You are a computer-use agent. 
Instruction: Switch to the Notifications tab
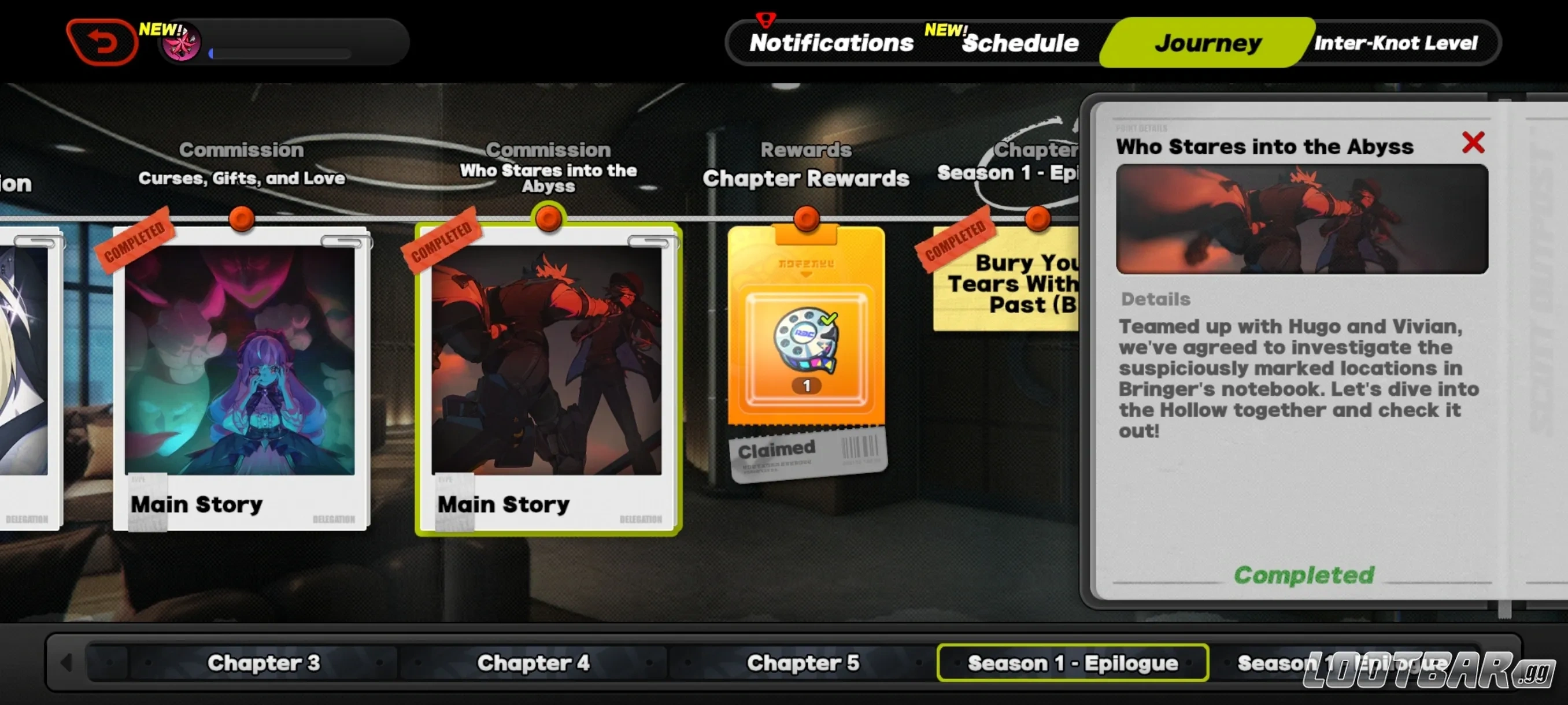[x=831, y=43]
